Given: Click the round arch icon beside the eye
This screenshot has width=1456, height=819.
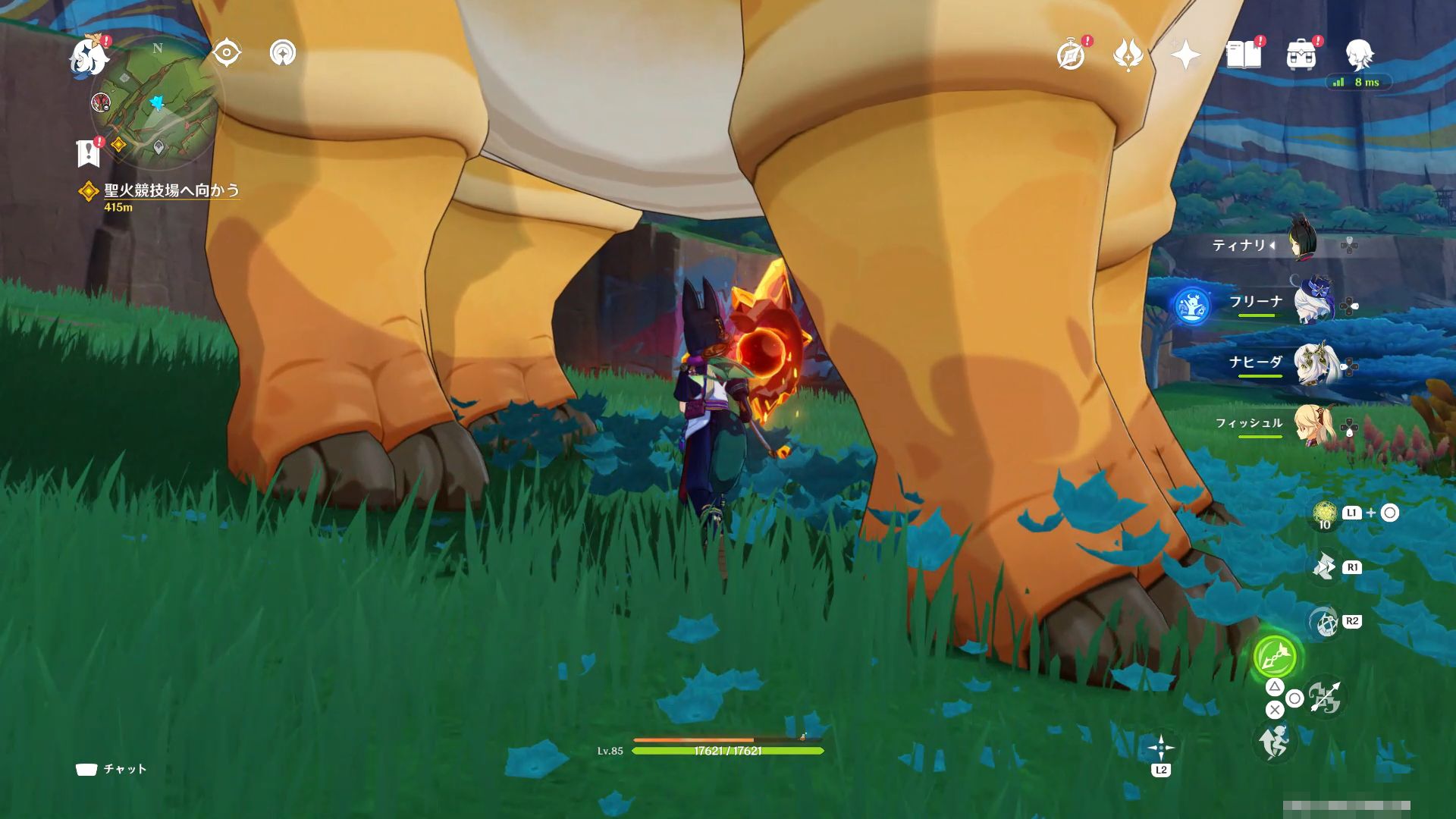Looking at the screenshot, I should 283,53.
